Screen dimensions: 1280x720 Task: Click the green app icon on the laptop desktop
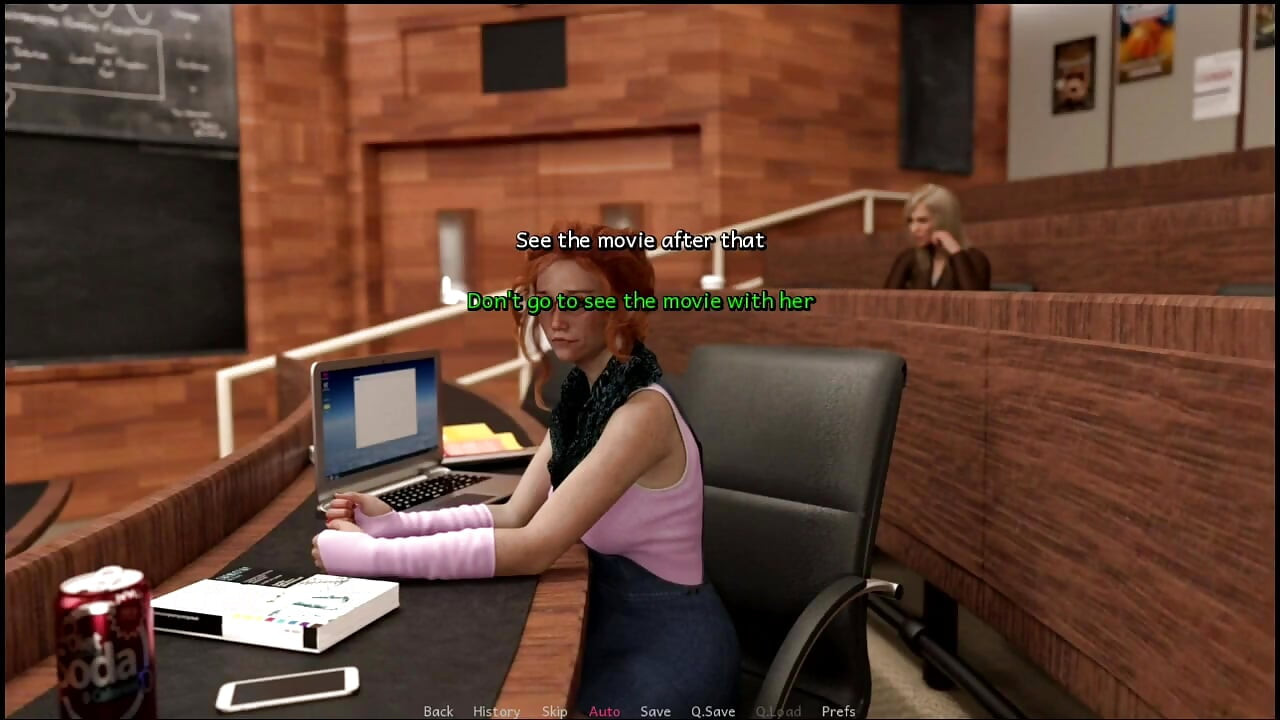click(x=326, y=406)
